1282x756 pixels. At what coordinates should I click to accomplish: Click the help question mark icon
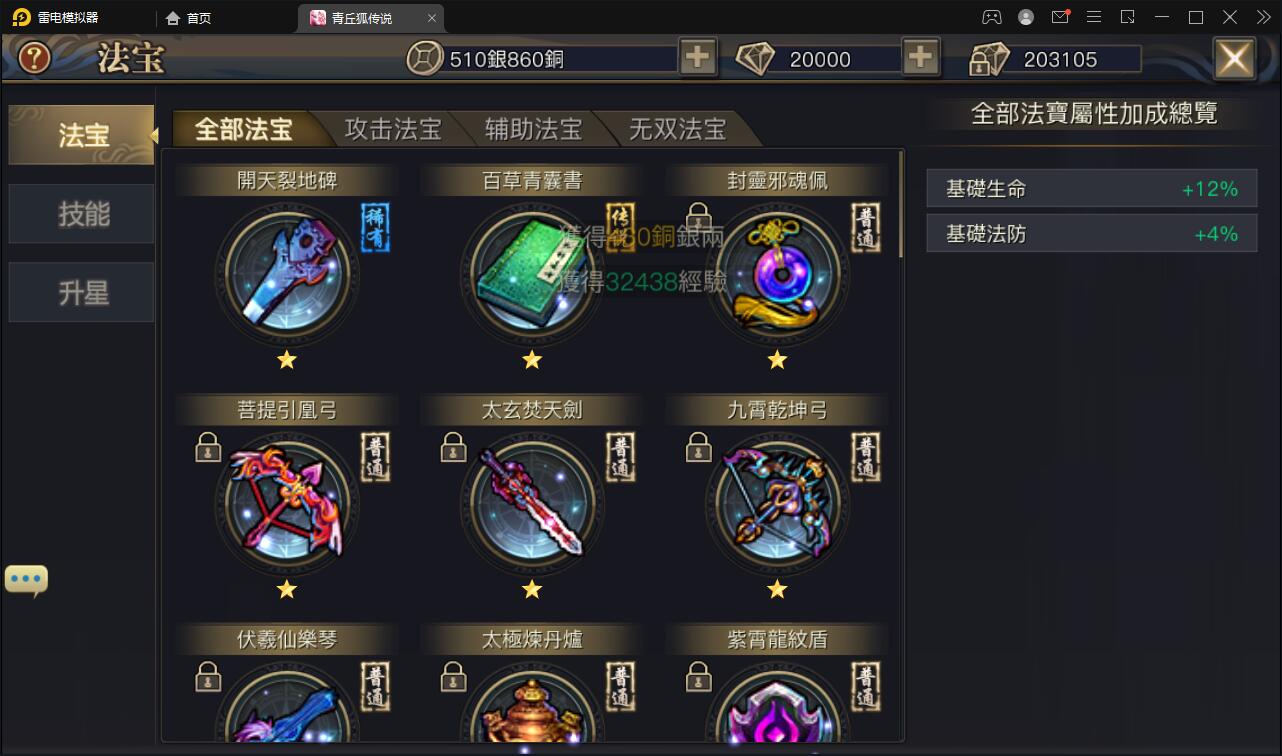click(x=33, y=58)
